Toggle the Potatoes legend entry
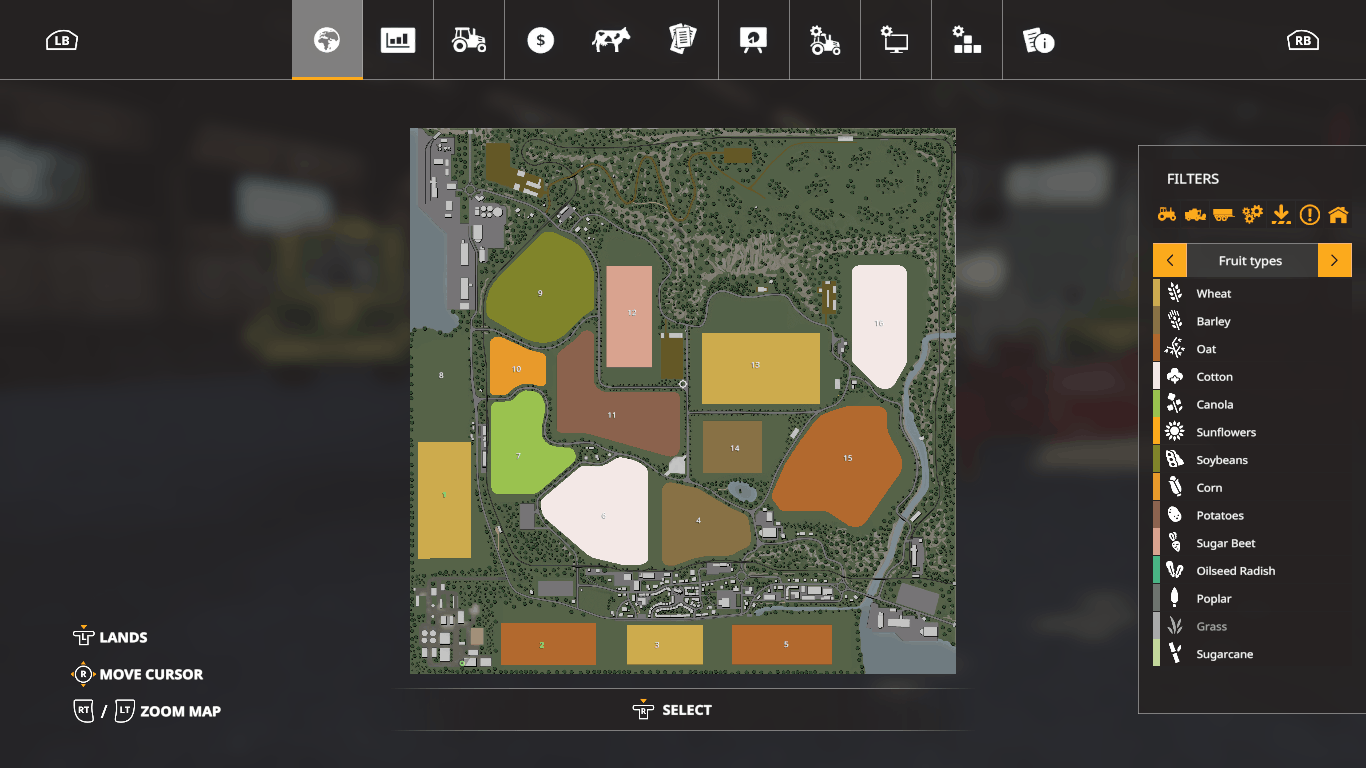 pos(1220,516)
